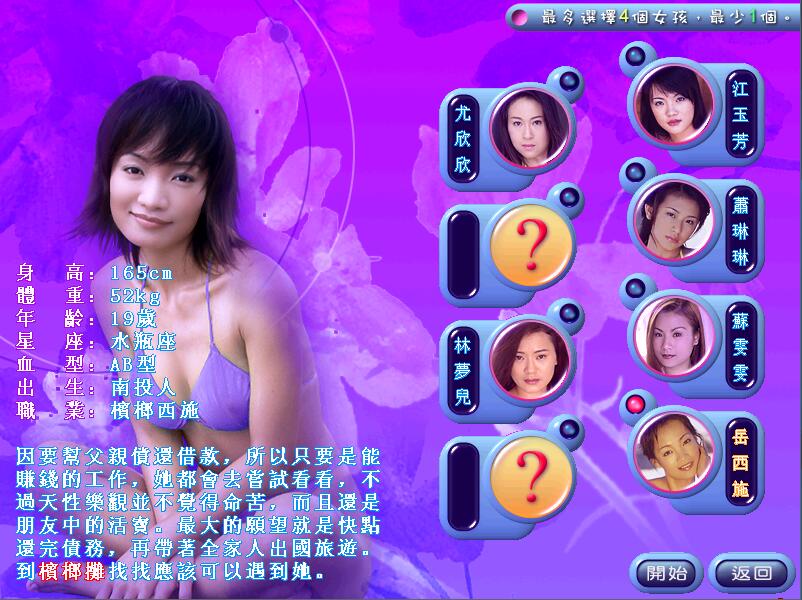Start the game with 開始 button

tap(667, 573)
